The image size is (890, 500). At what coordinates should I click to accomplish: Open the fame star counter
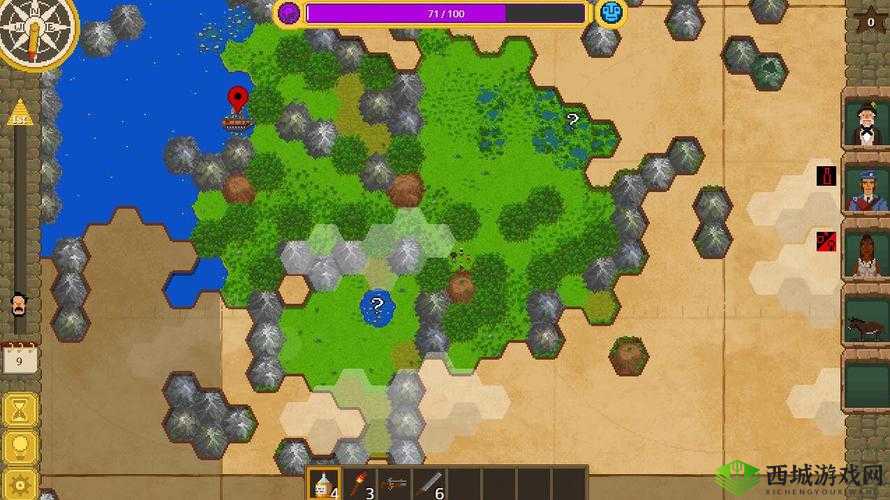pos(870,21)
